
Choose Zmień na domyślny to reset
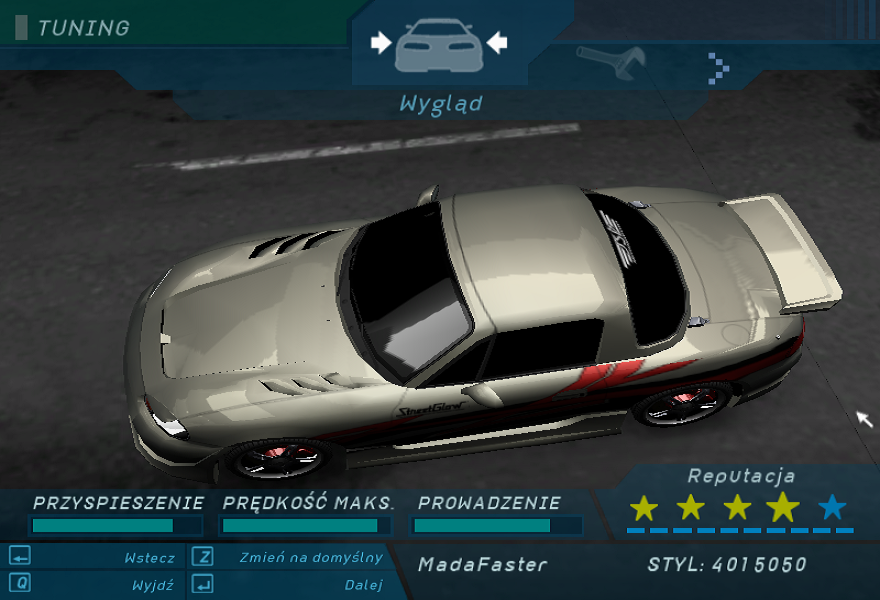tap(310, 558)
